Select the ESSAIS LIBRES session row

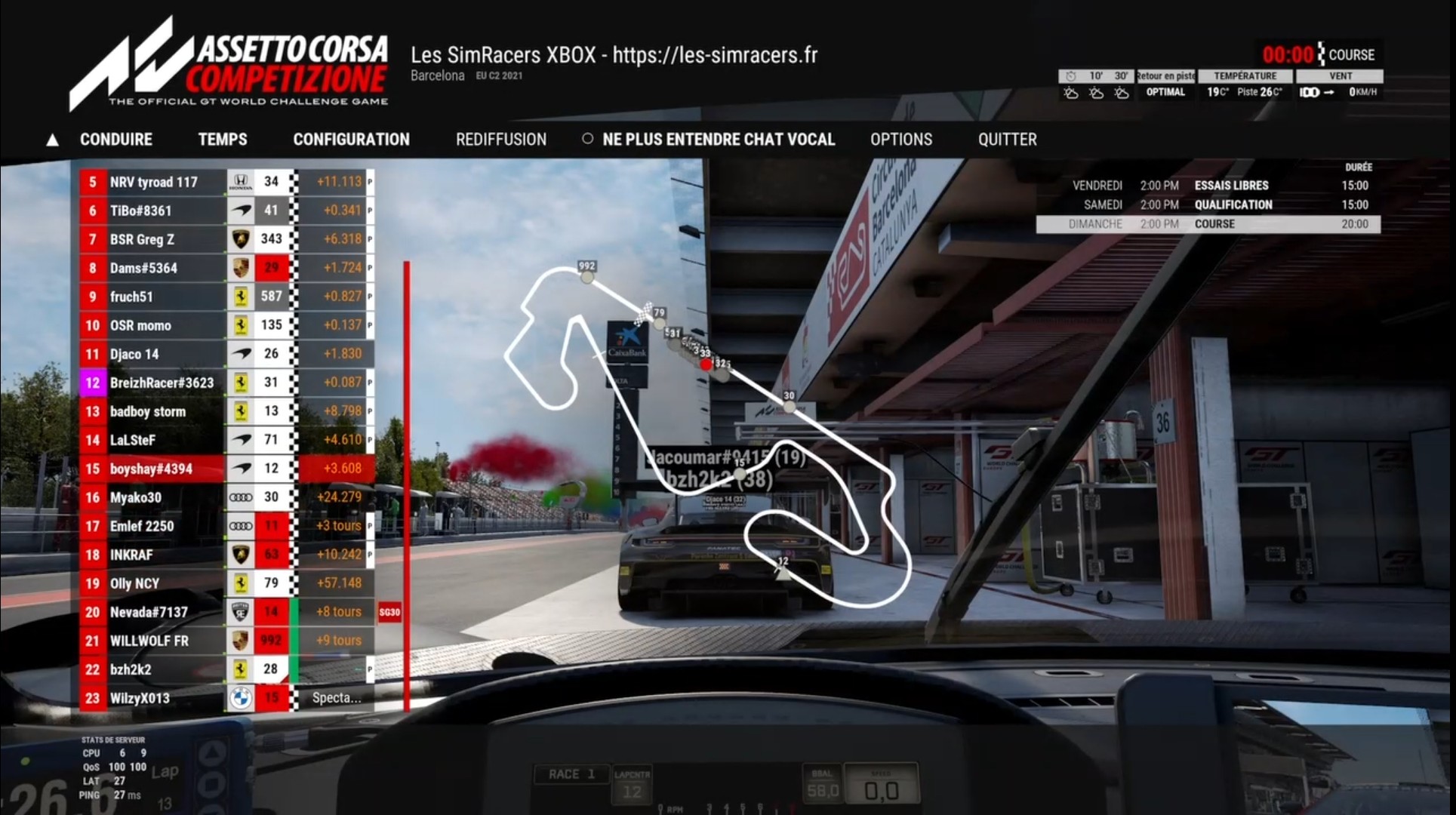click(1208, 186)
